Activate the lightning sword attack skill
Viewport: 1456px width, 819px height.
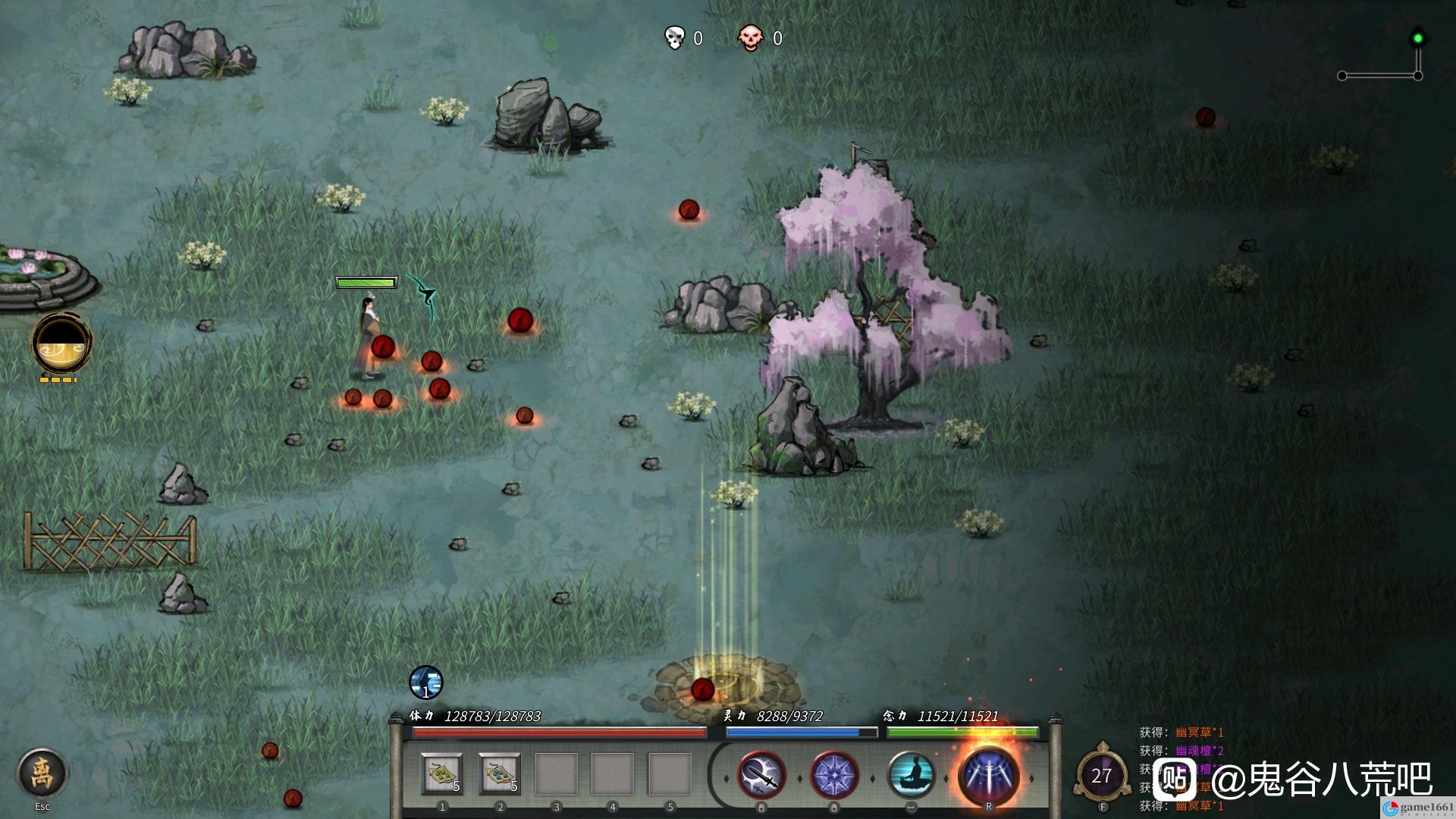point(761,775)
